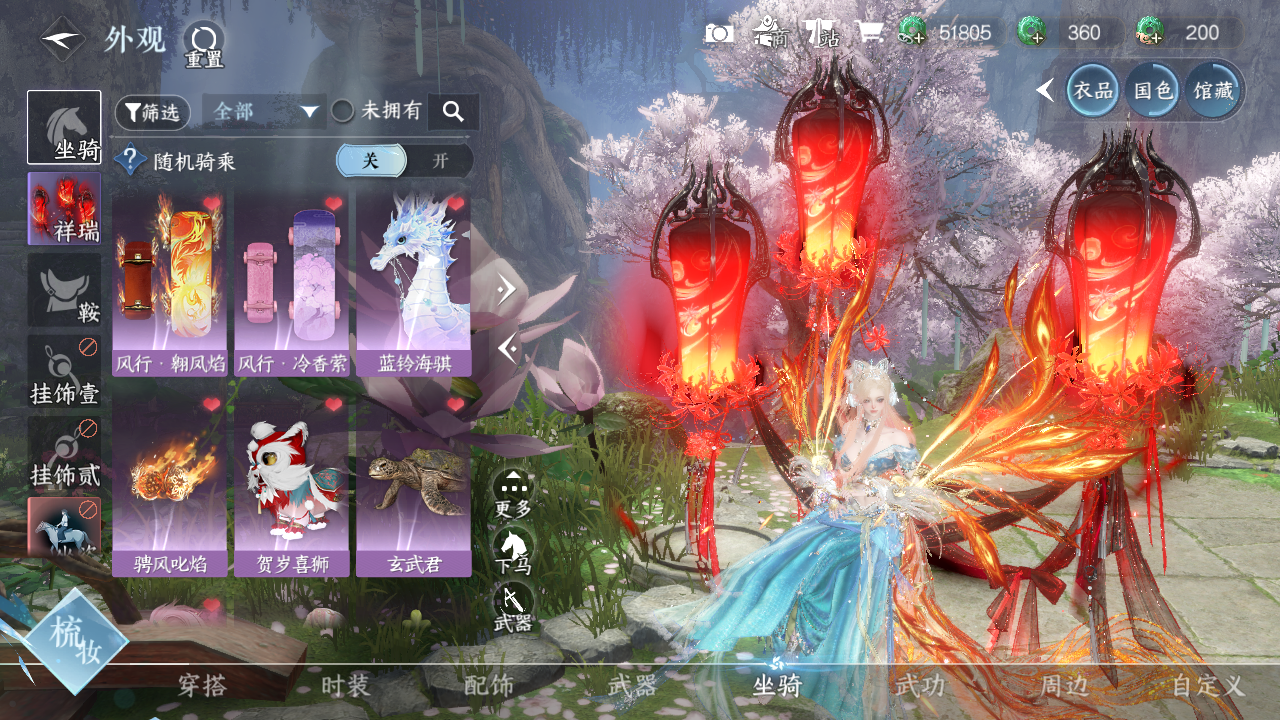Image resolution: width=1280 pixels, height=720 pixels.
Task: Pick the 骋风叱焰 fire wheel mount
Action: [169, 484]
